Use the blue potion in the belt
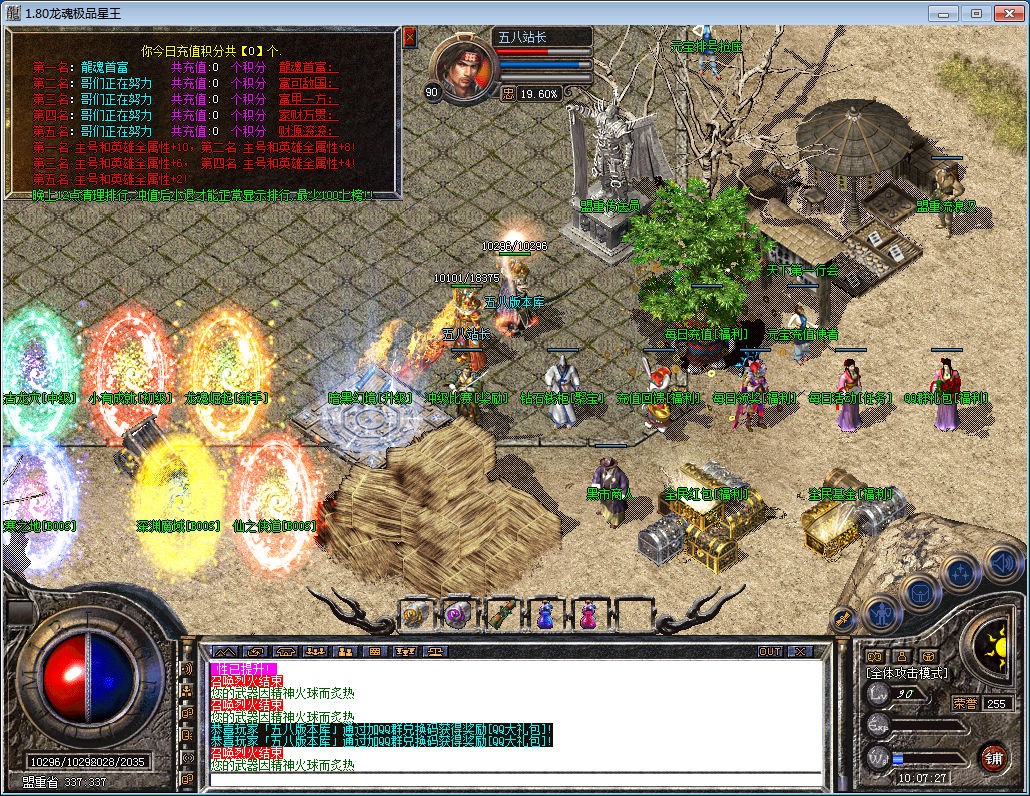Viewport: 1030px width, 796px height. tap(545, 613)
